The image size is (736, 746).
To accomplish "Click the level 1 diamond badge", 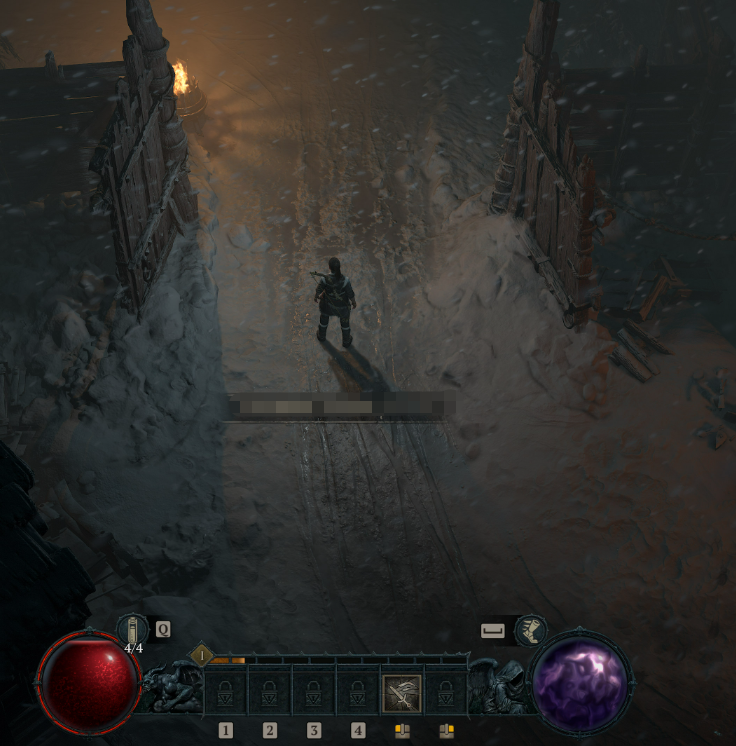I will click(x=202, y=656).
